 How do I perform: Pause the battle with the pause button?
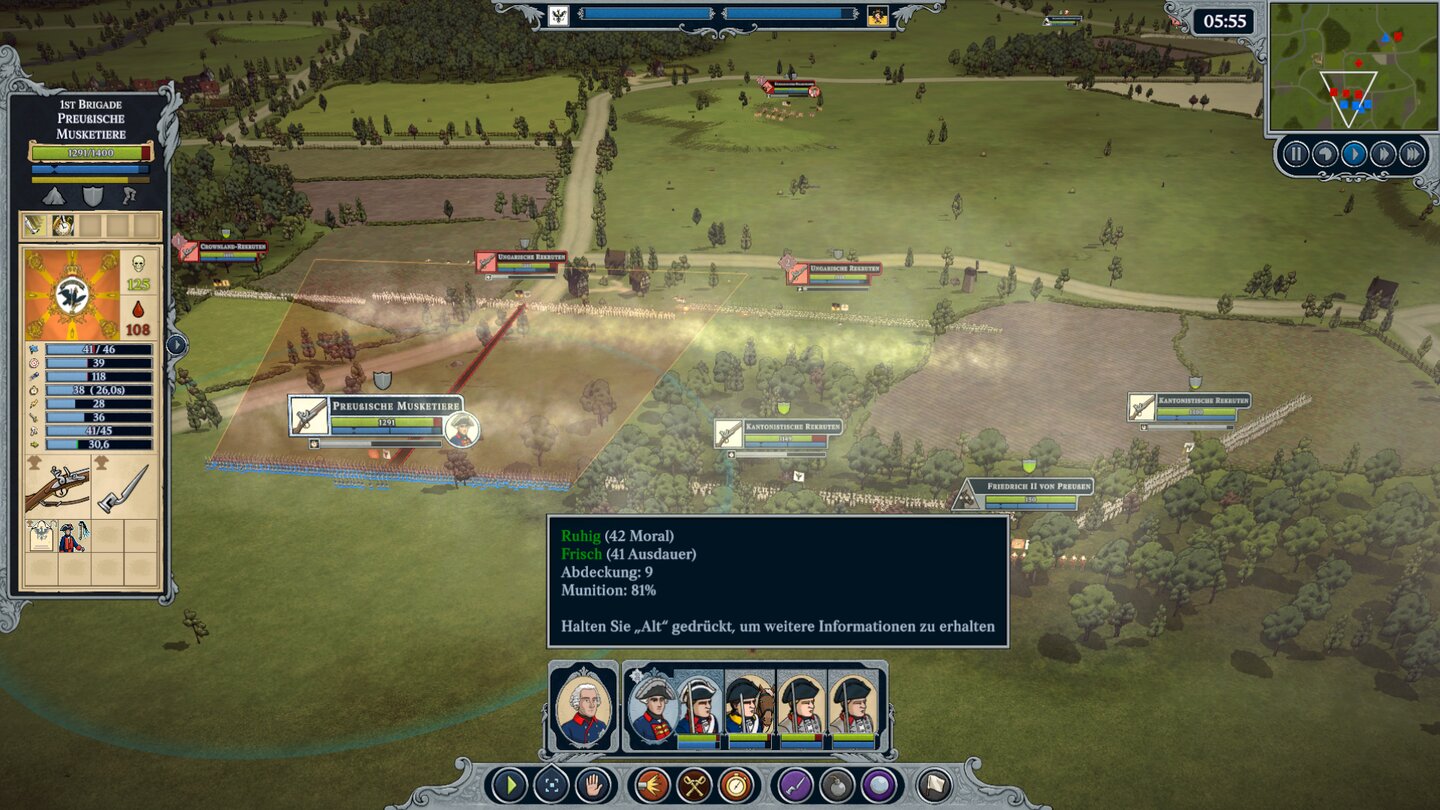point(1296,154)
